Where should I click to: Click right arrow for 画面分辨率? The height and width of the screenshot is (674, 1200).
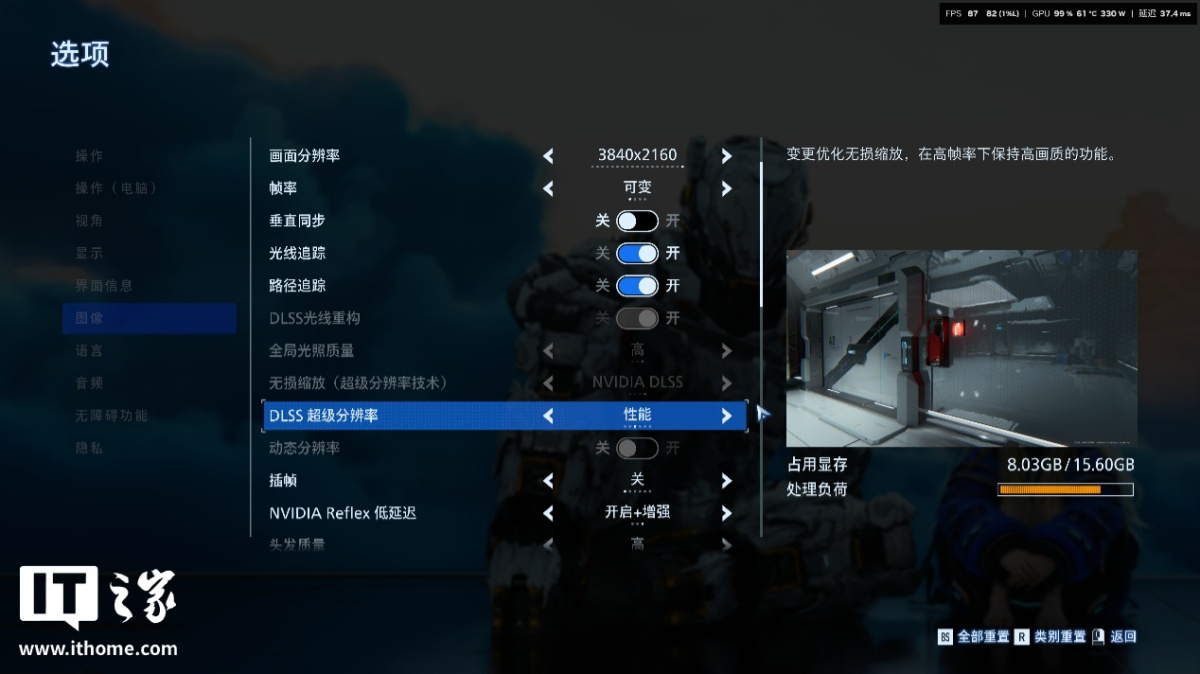(x=726, y=156)
